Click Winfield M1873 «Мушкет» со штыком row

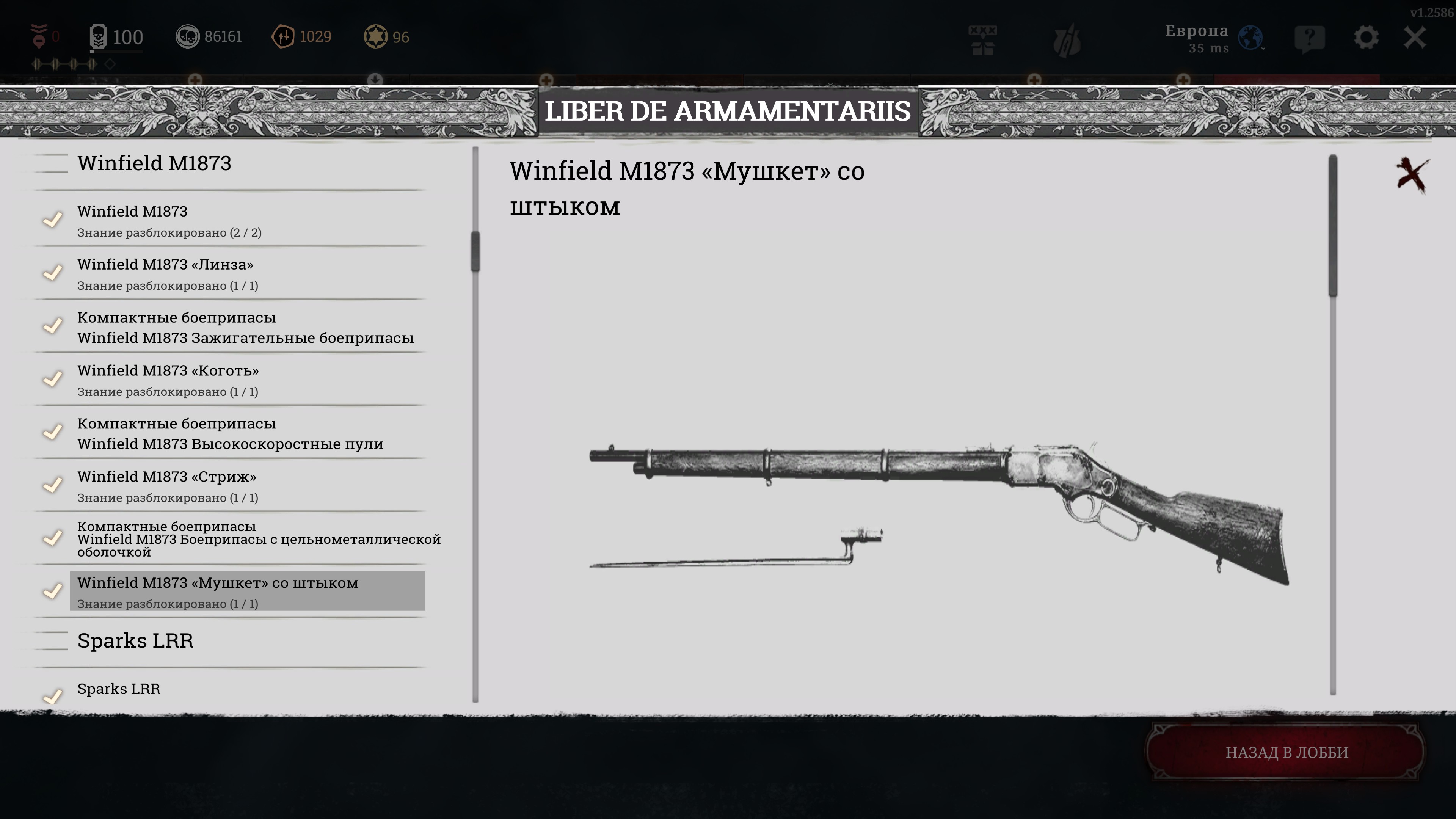246,591
